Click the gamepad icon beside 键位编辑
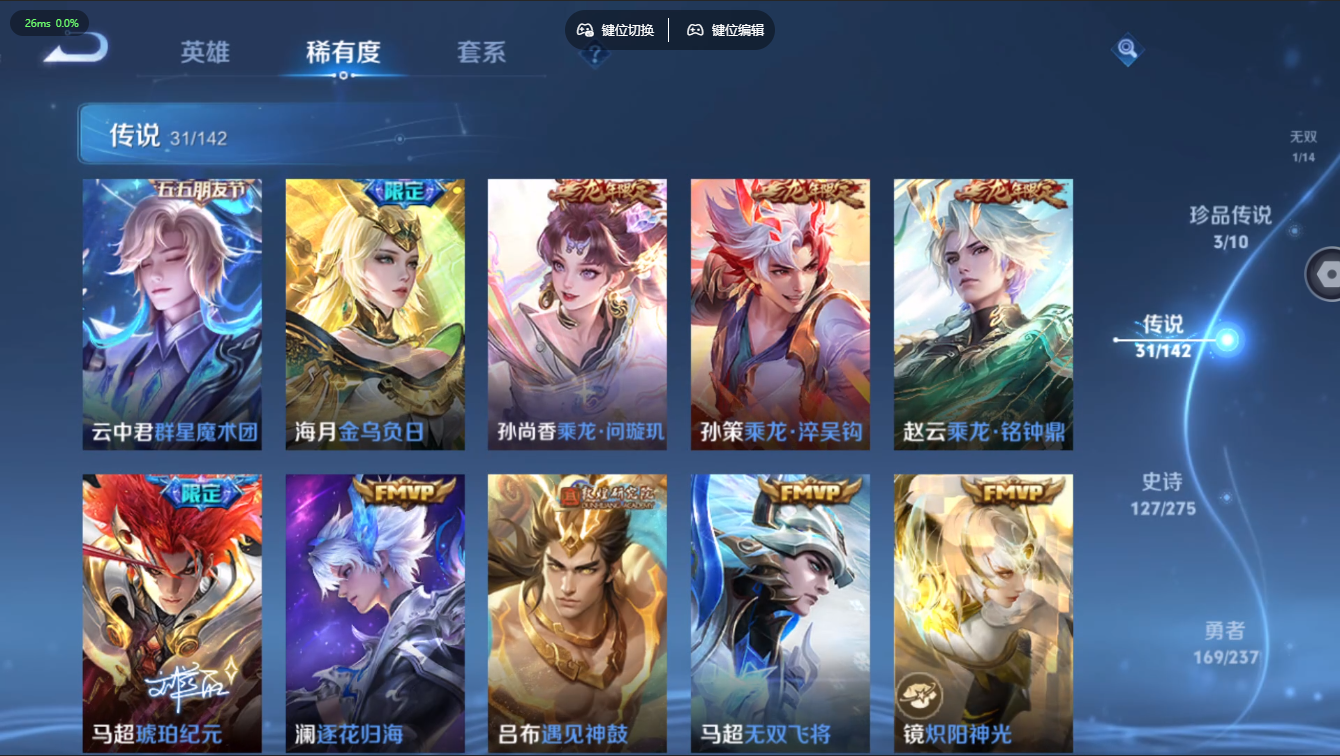Viewport: 1340px width, 756px height. click(694, 30)
